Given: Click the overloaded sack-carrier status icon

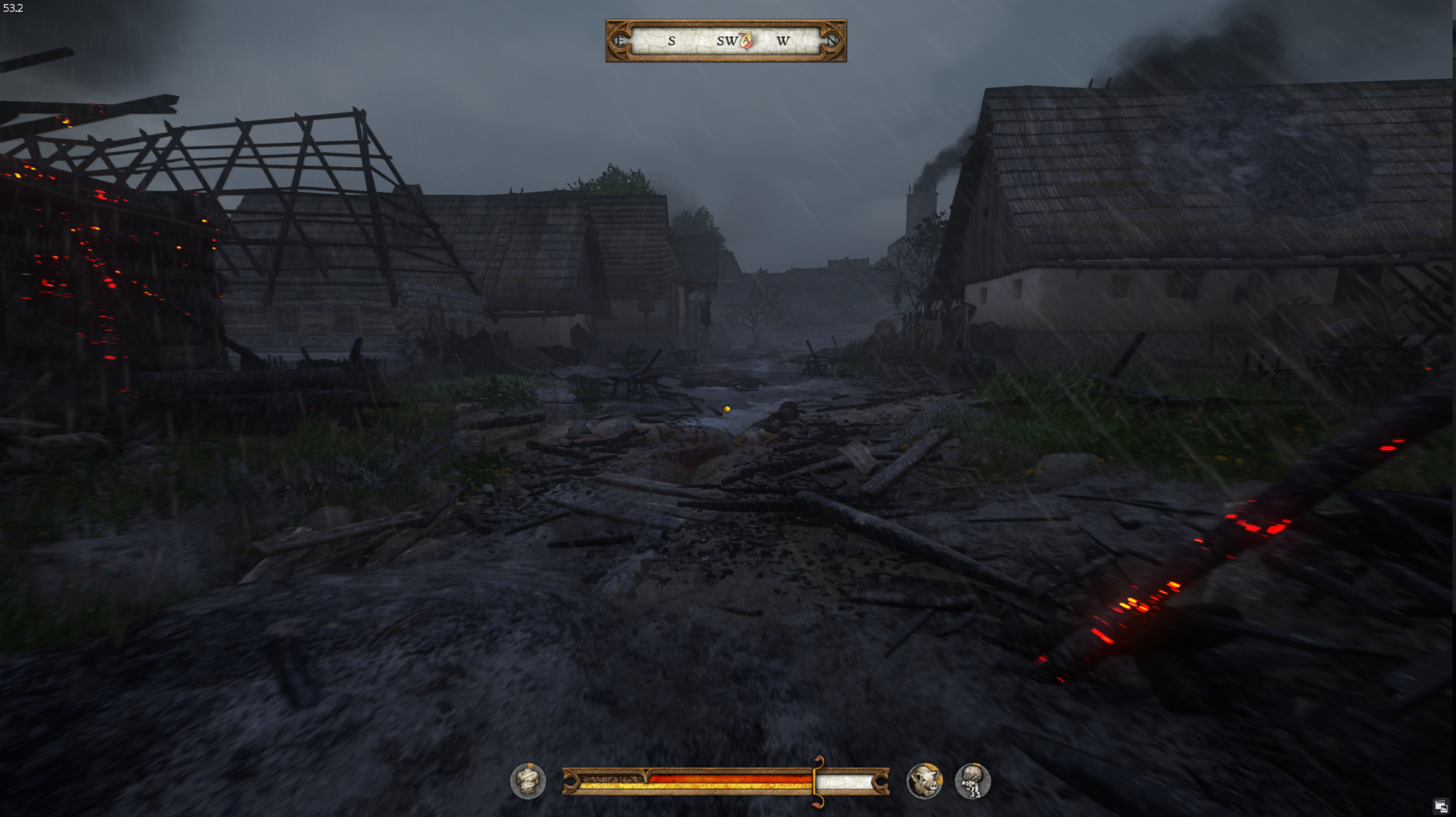Looking at the screenshot, I should (x=973, y=781).
